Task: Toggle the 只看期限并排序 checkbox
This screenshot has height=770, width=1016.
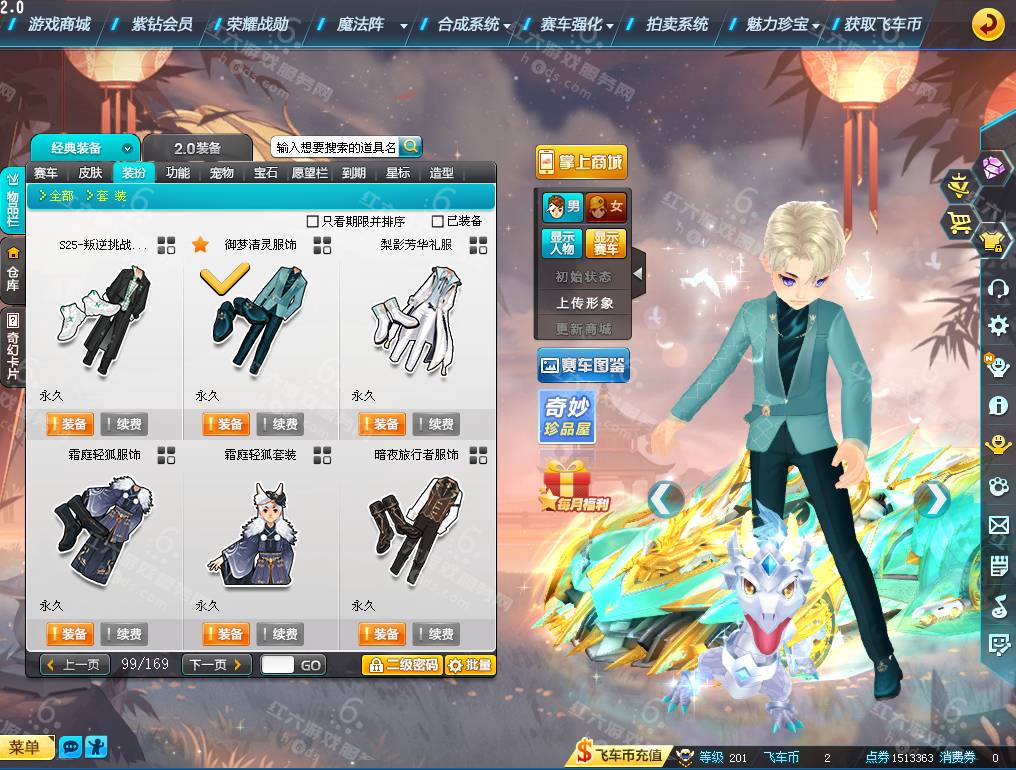Action: tap(313, 221)
